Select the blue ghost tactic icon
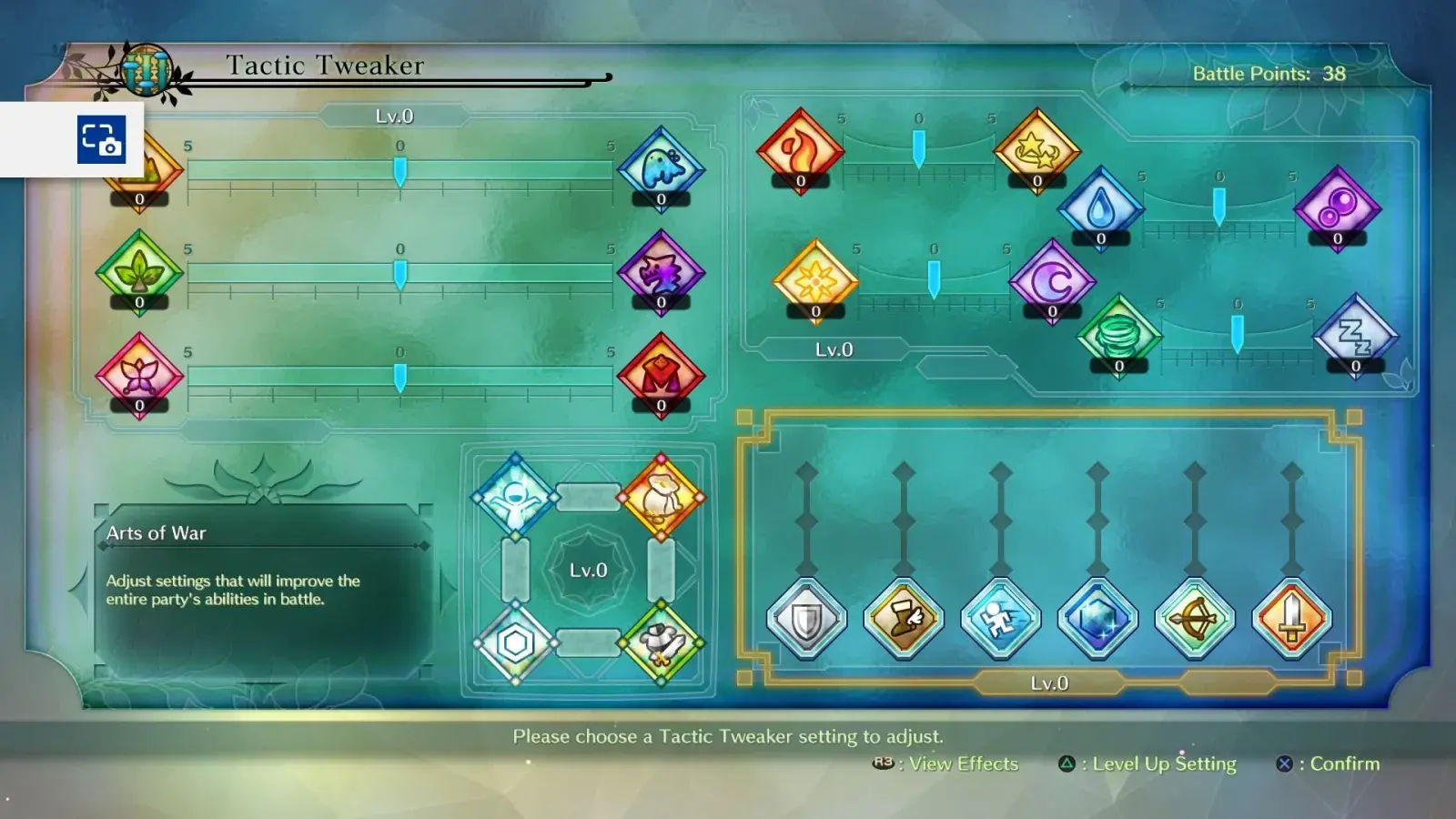The height and width of the screenshot is (819, 1456). [x=661, y=167]
